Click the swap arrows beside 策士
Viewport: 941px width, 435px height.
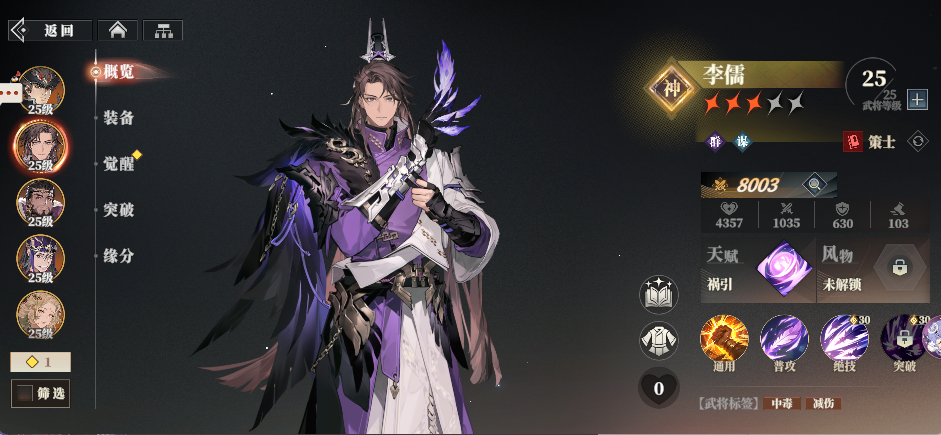(916, 142)
